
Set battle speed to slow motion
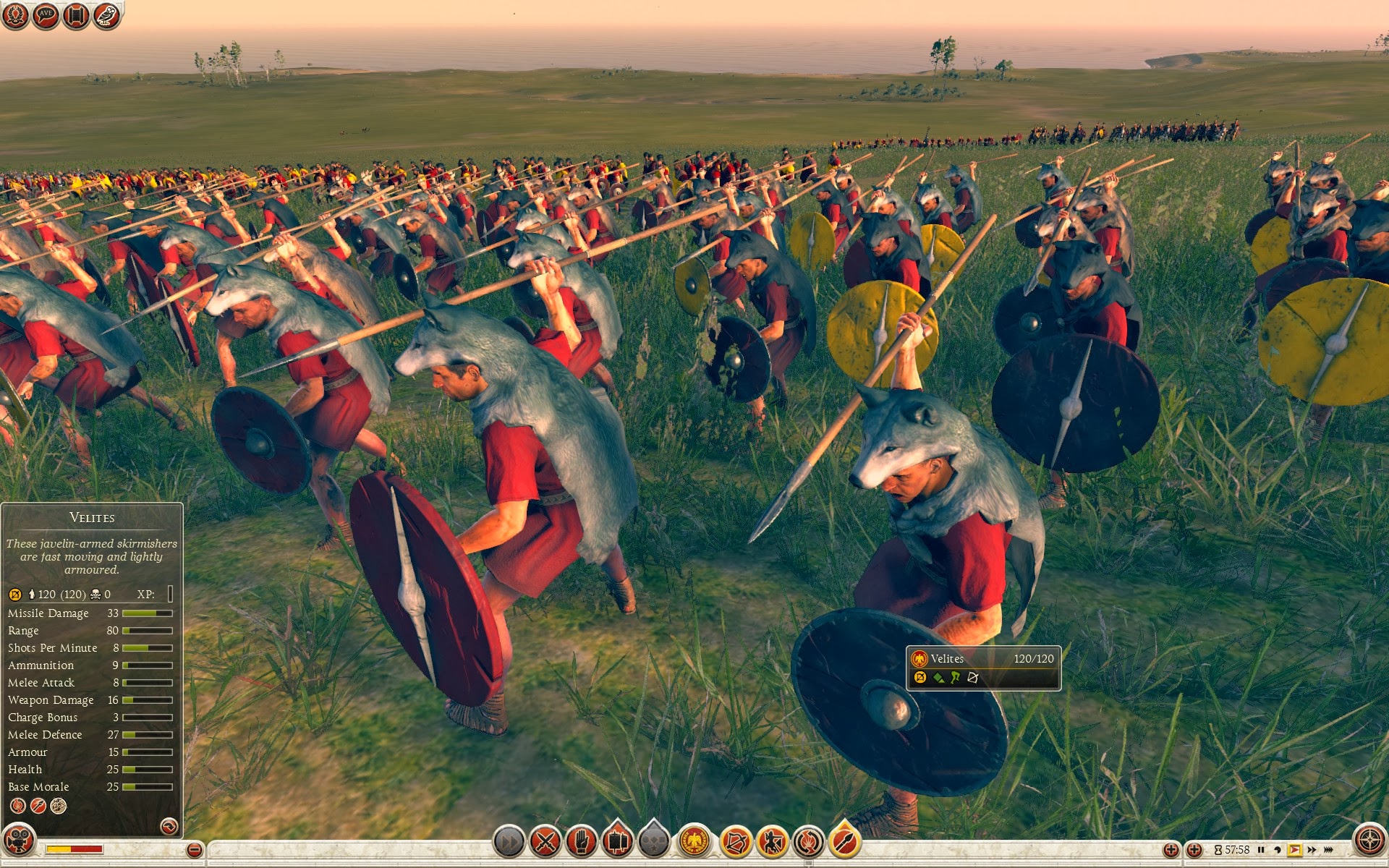(x=1278, y=850)
